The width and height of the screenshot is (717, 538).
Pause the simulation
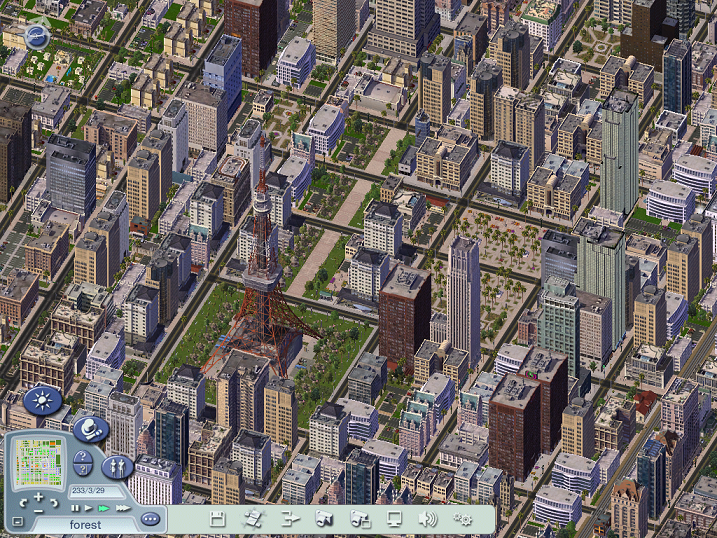point(75,508)
